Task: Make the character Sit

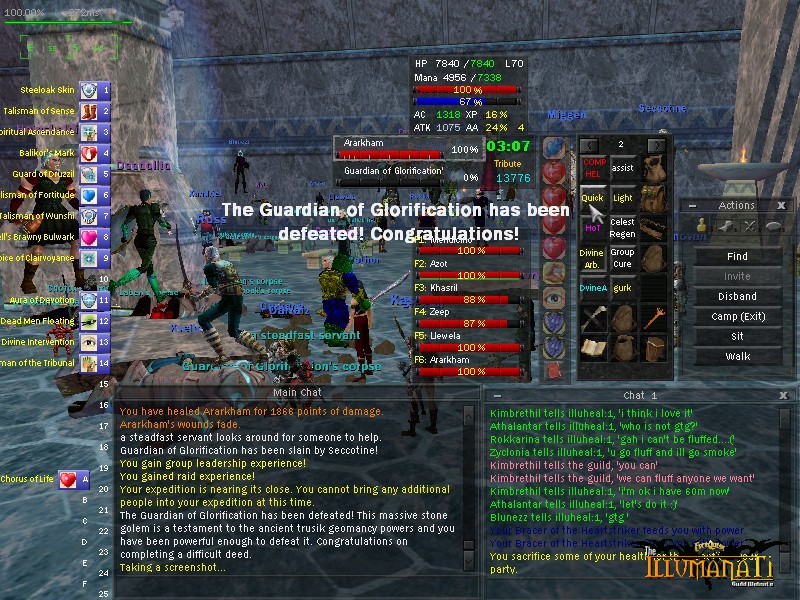Action: (737, 337)
